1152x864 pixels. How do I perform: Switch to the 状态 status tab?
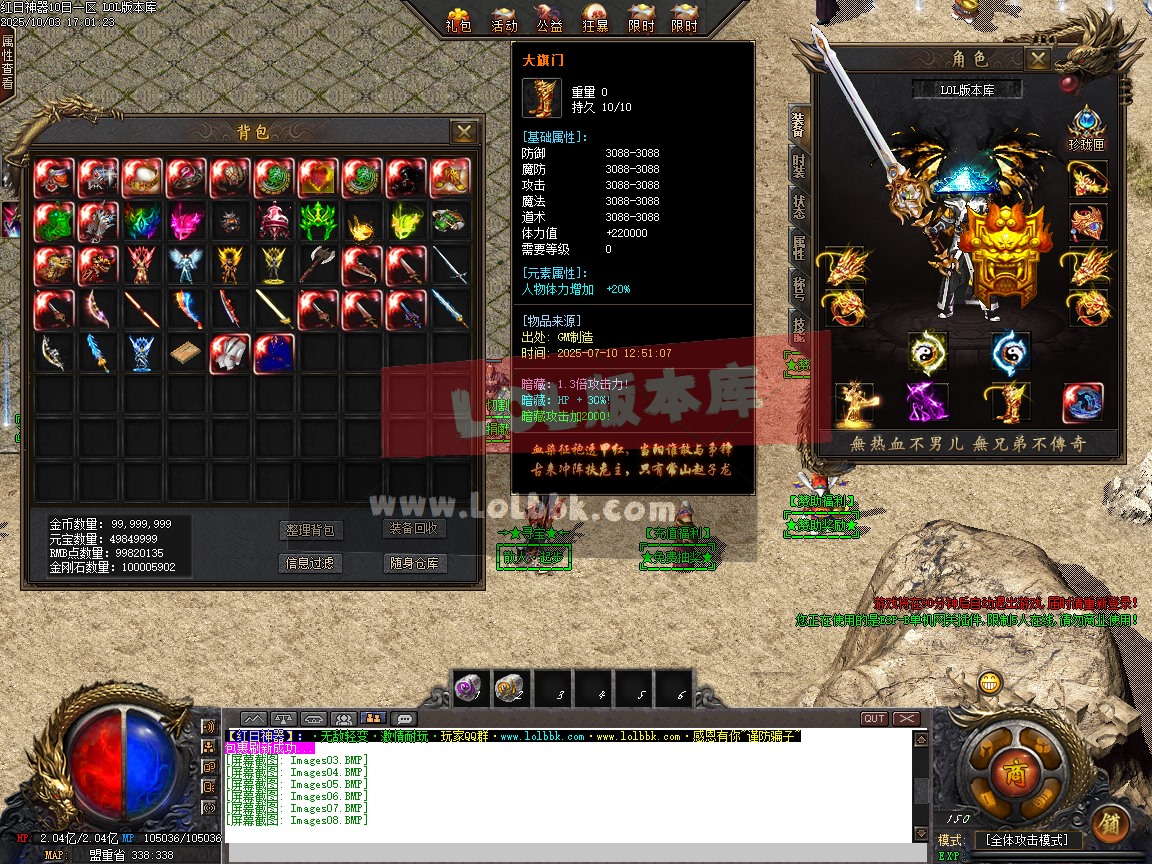coord(799,207)
